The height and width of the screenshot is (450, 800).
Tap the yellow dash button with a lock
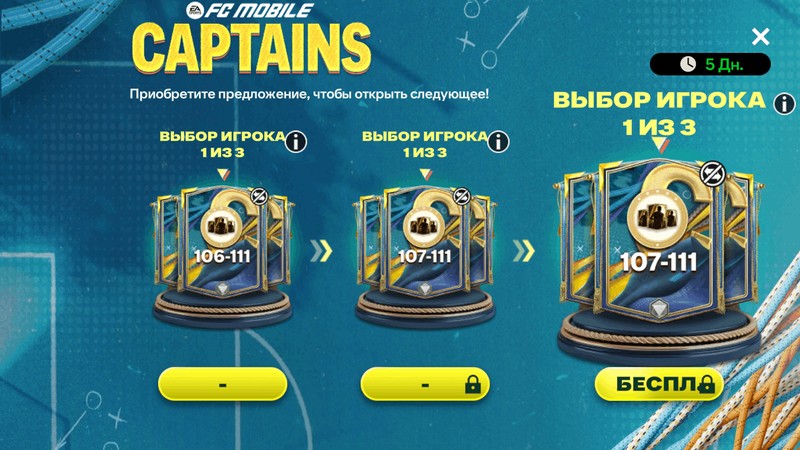pyautogui.click(x=425, y=384)
